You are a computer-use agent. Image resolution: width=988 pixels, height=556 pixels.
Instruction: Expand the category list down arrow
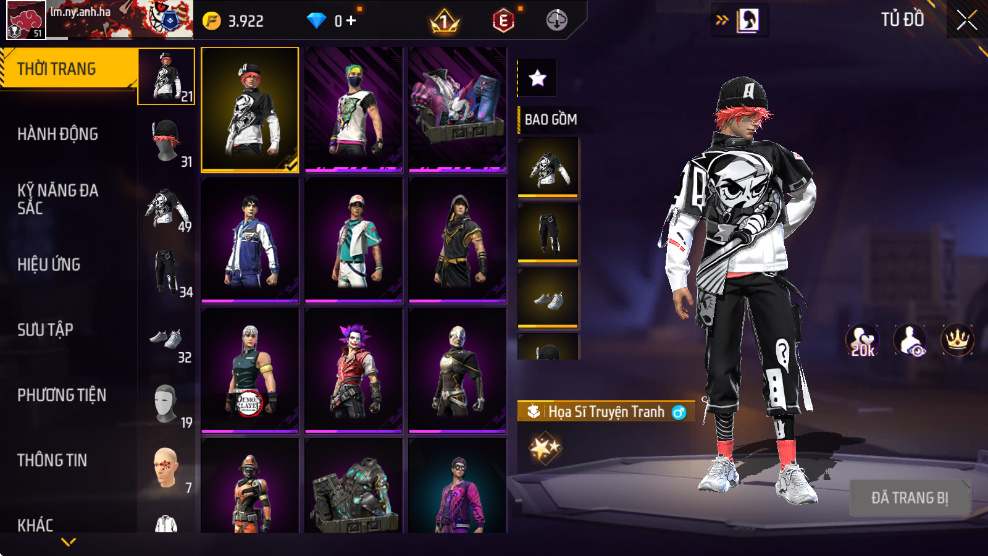tap(68, 542)
